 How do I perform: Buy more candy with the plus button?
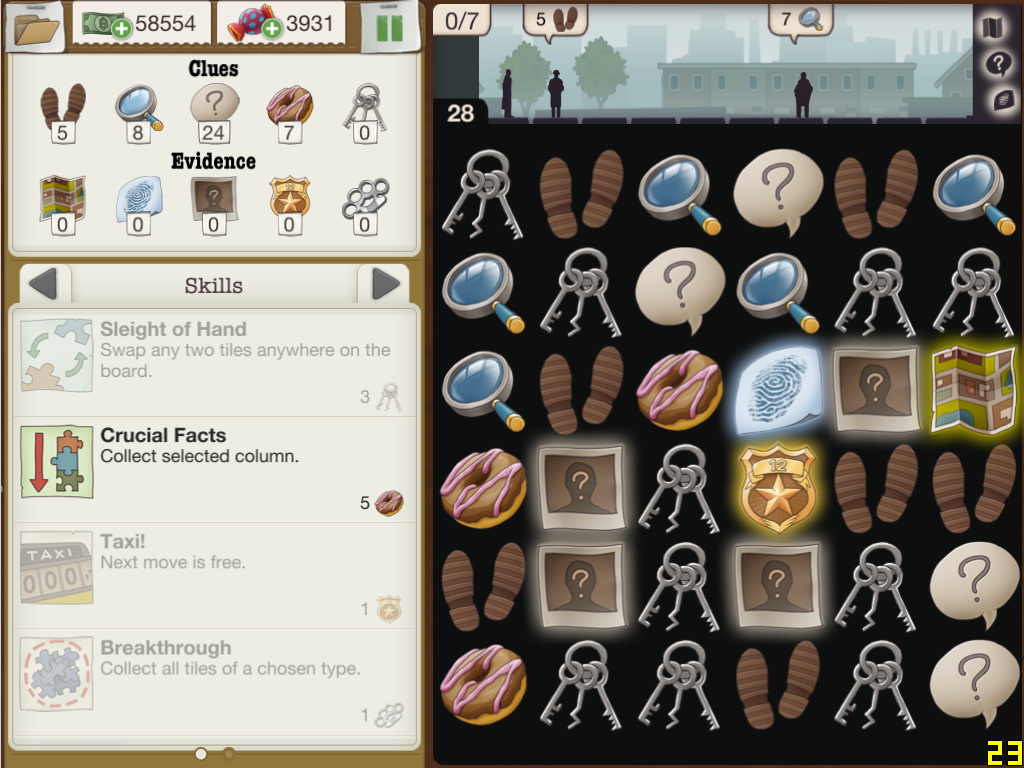(270, 27)
